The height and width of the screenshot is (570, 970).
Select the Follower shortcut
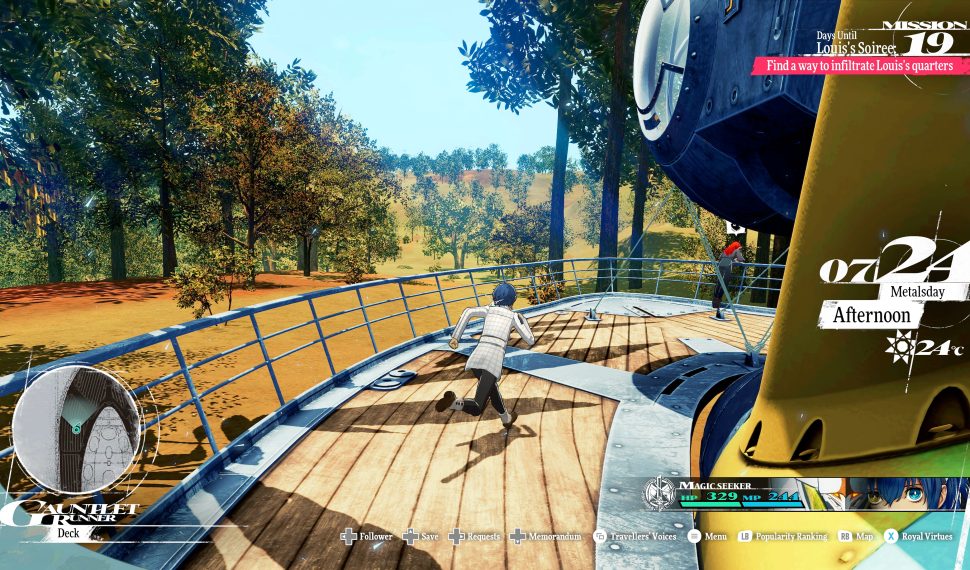367,537
